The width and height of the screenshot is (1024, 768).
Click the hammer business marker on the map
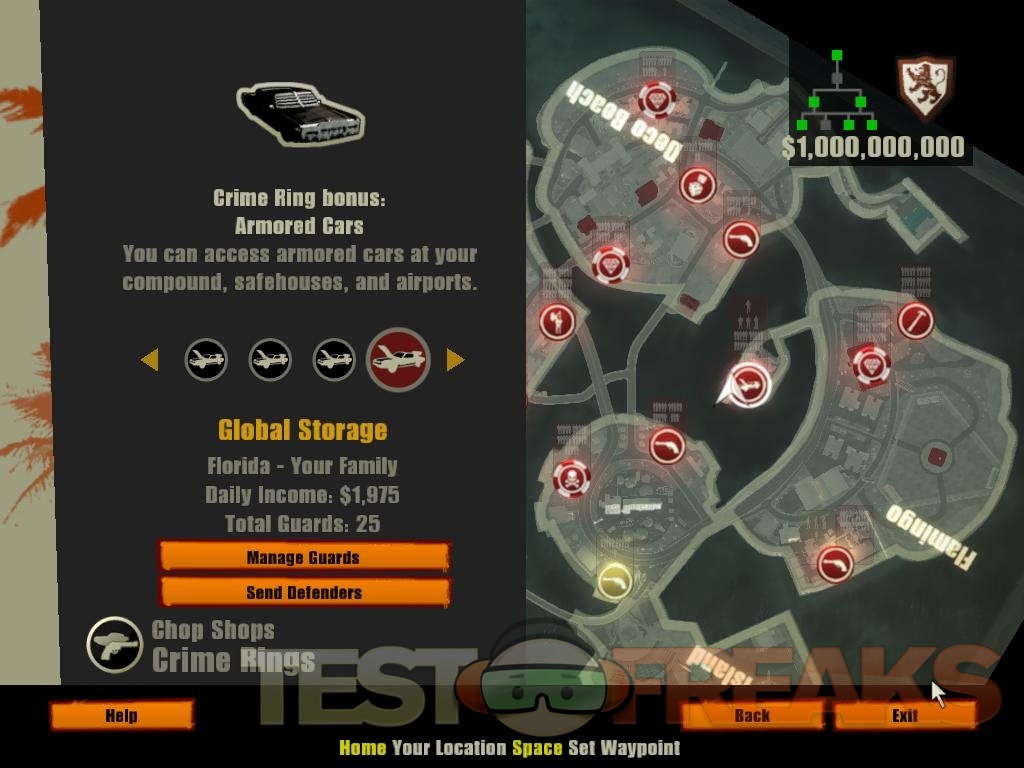click(915, 321)
